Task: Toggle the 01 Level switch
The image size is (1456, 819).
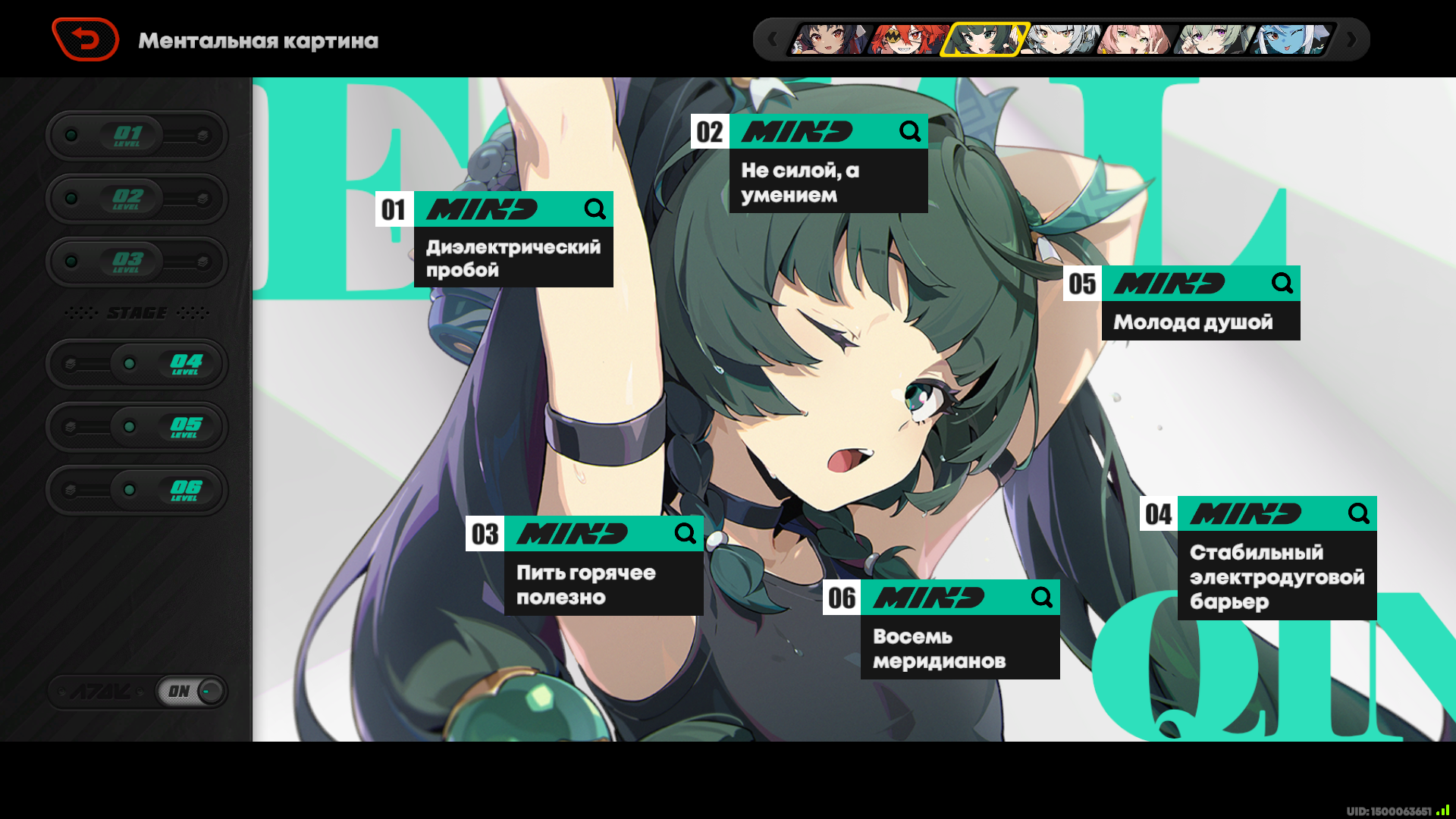Action: 136,136
